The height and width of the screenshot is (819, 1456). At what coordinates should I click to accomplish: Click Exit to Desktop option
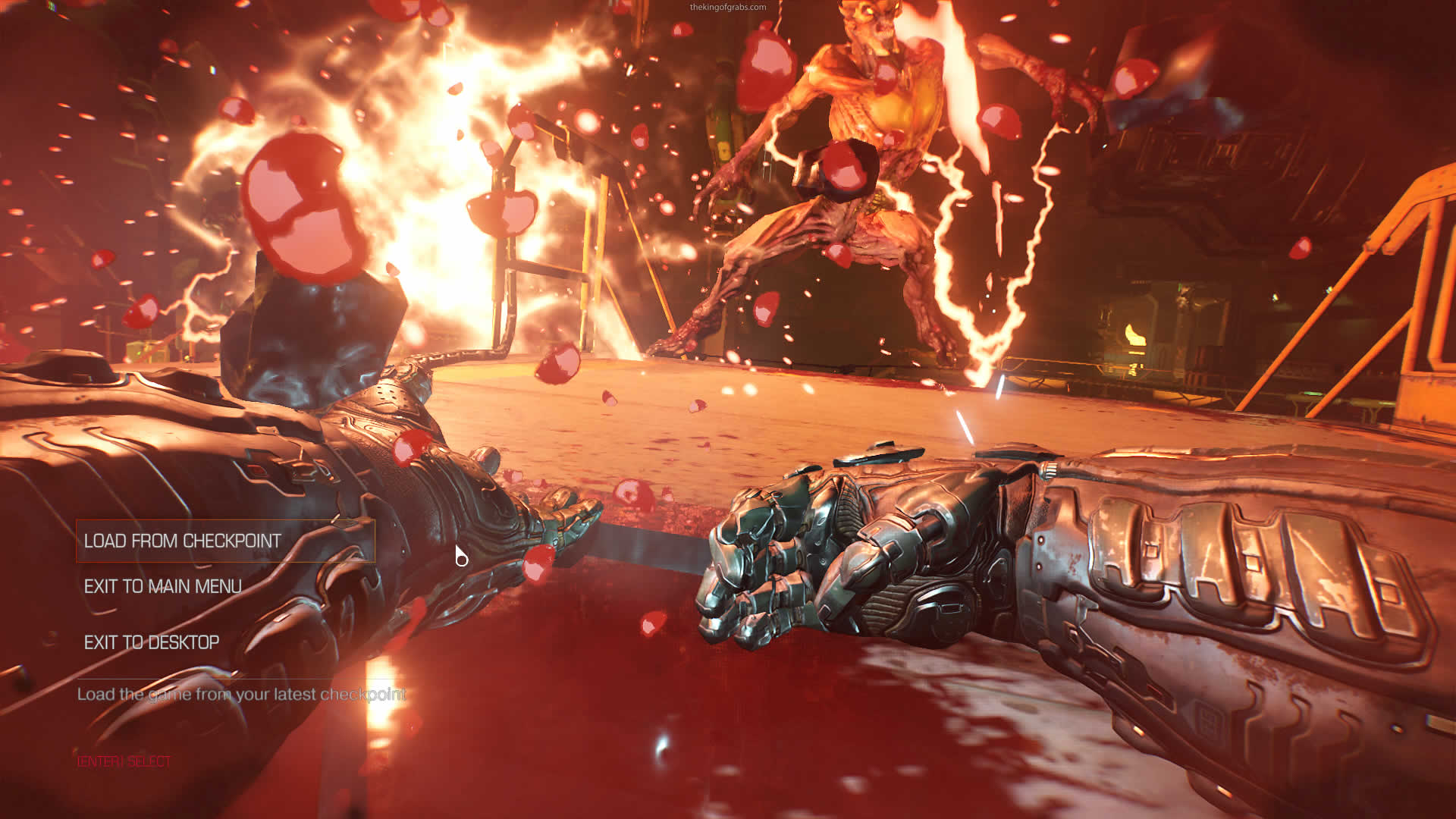[x=152, y=642]
